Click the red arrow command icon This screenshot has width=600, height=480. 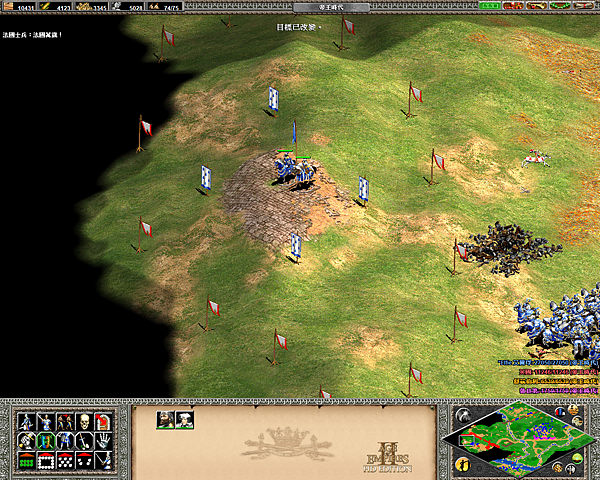[105, 421]
